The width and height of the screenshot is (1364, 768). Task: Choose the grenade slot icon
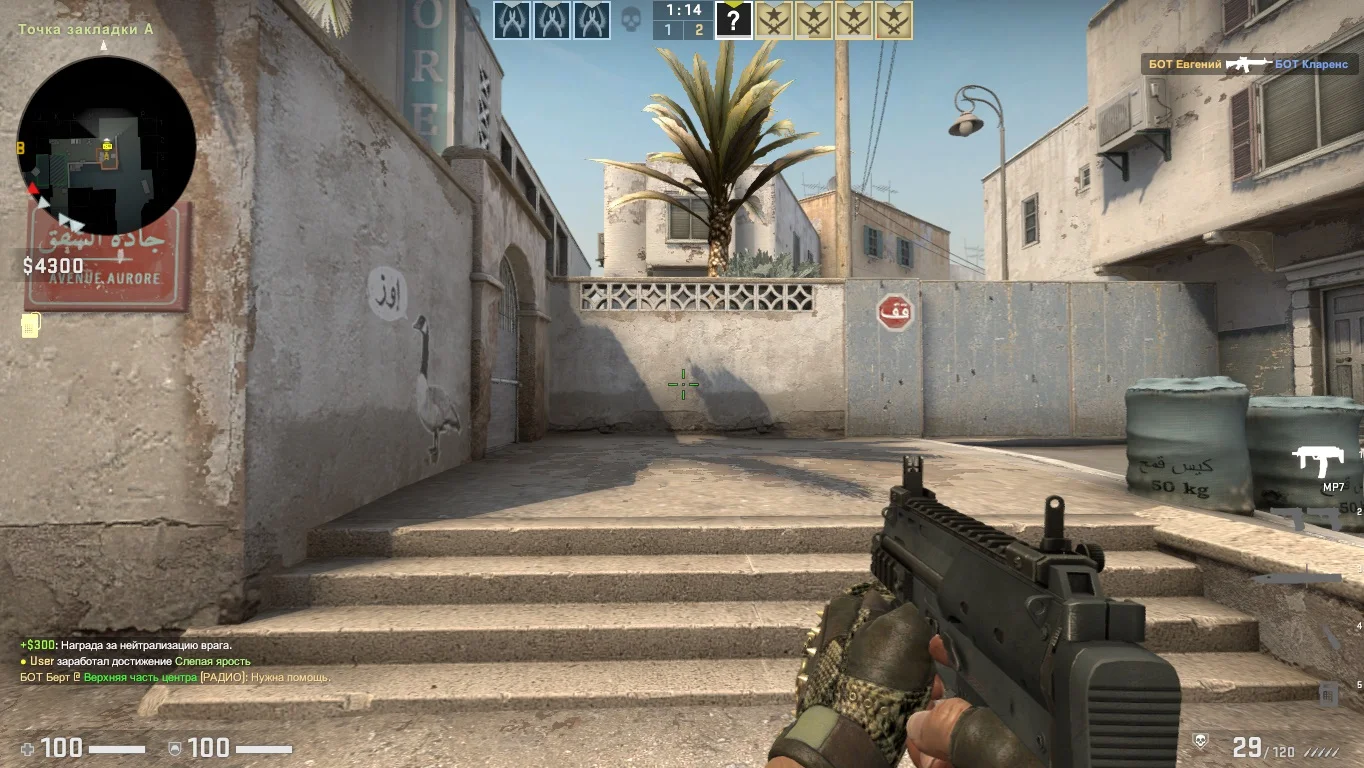(1331, 637)
